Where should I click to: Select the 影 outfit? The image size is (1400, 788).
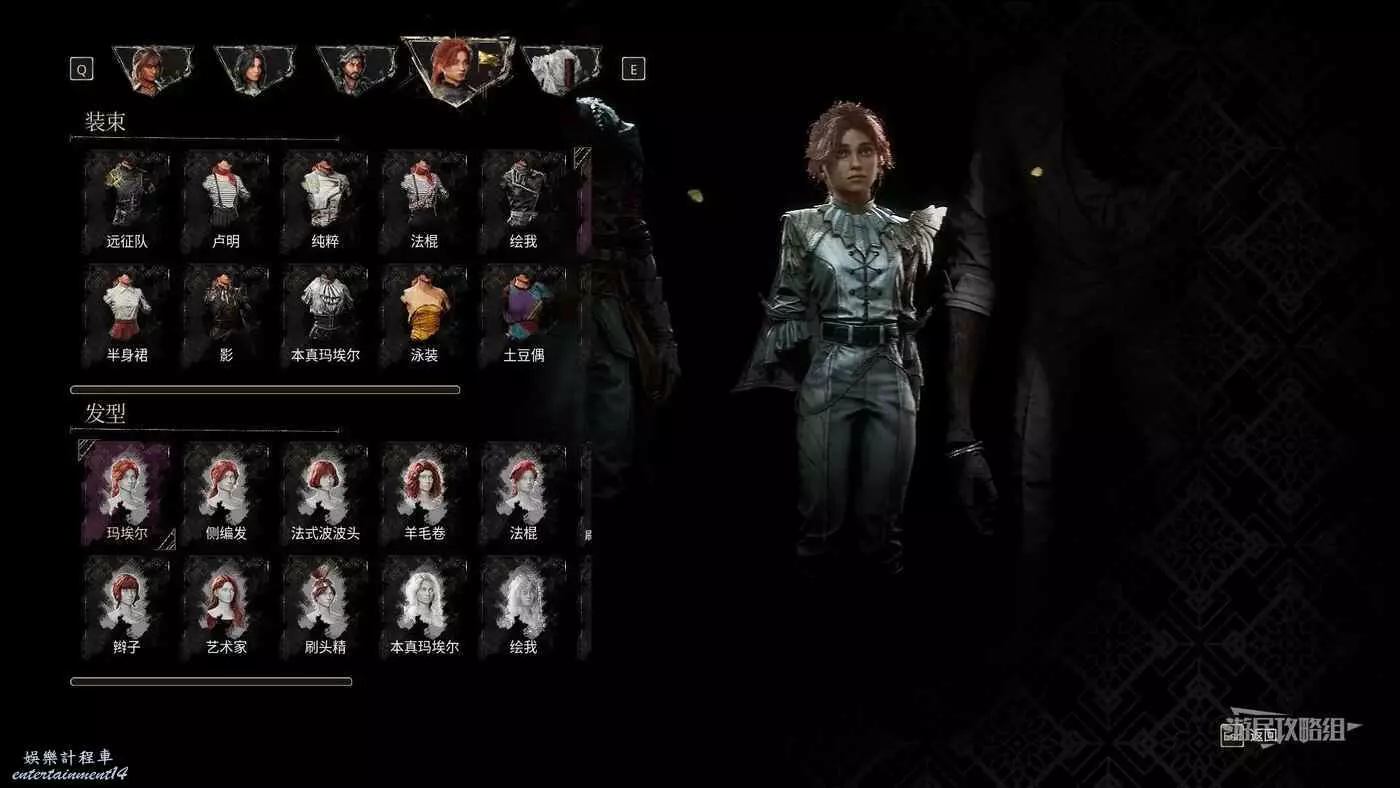tap(226, 315)
